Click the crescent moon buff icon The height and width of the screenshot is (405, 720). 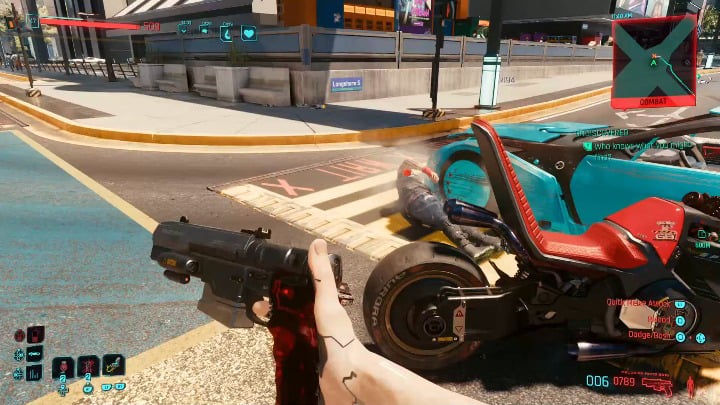pyautogui.click(x=227, y=33)
